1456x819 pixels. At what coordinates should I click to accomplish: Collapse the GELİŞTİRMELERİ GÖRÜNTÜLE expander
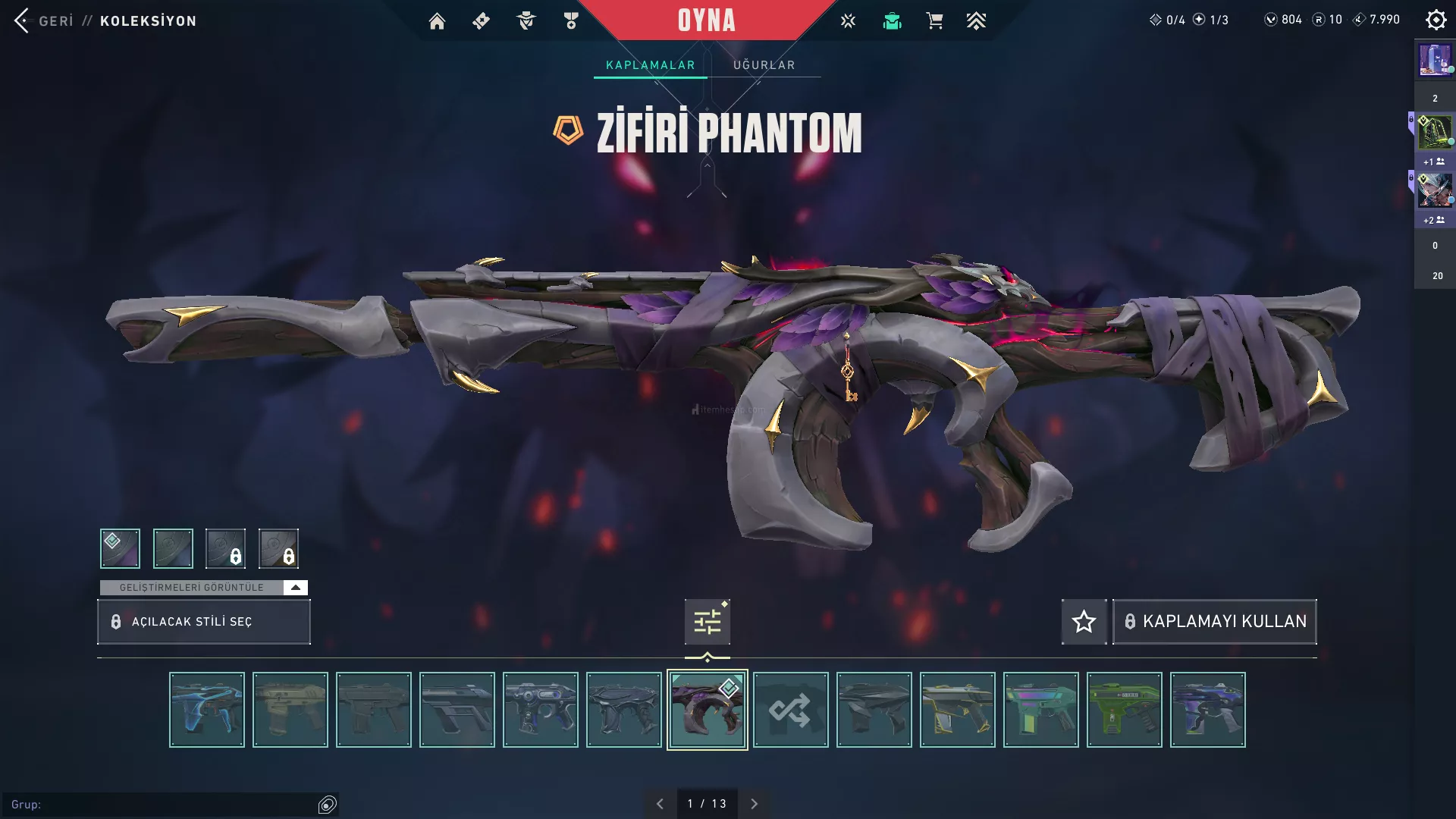295,588
